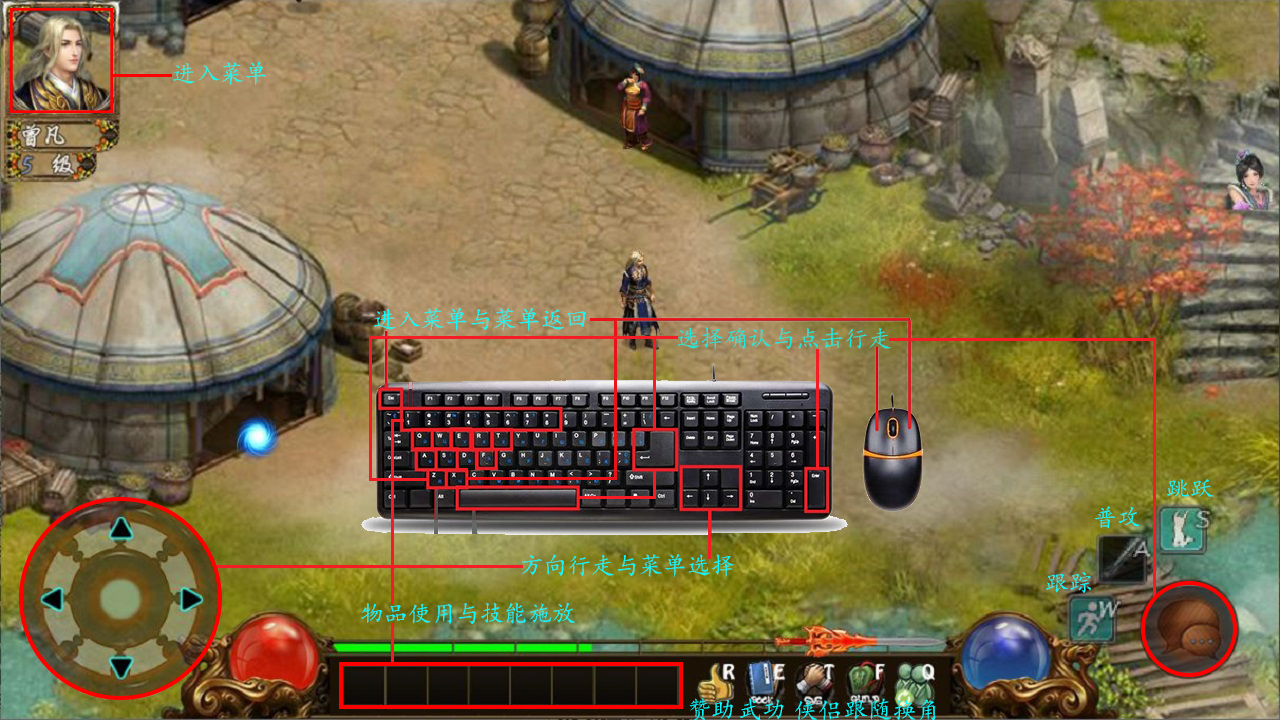Open the 武功 book icon labeled E

(x=762, y=677)
